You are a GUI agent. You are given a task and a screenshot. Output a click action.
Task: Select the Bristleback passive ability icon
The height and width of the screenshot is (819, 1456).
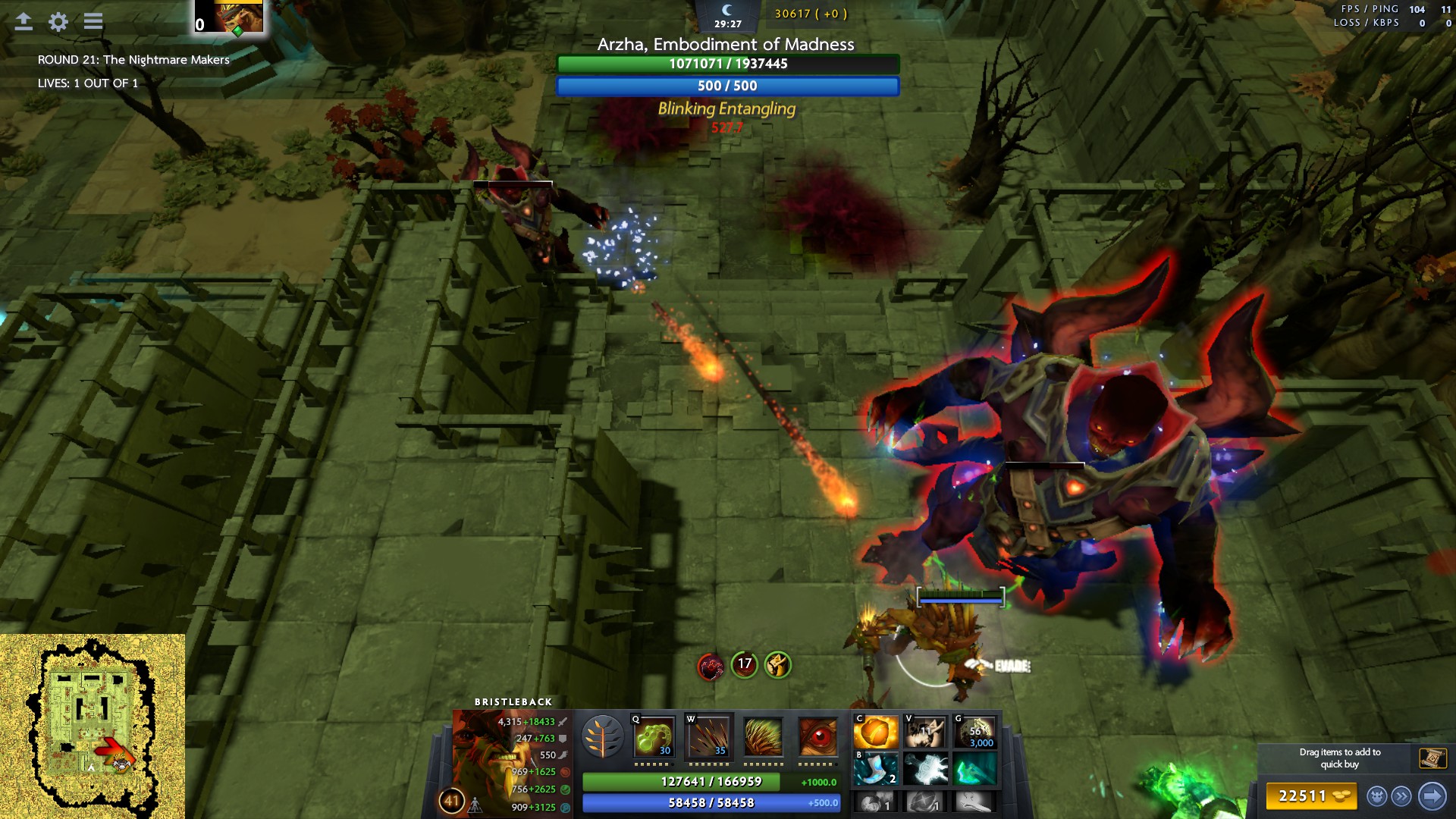click(763, 736)
